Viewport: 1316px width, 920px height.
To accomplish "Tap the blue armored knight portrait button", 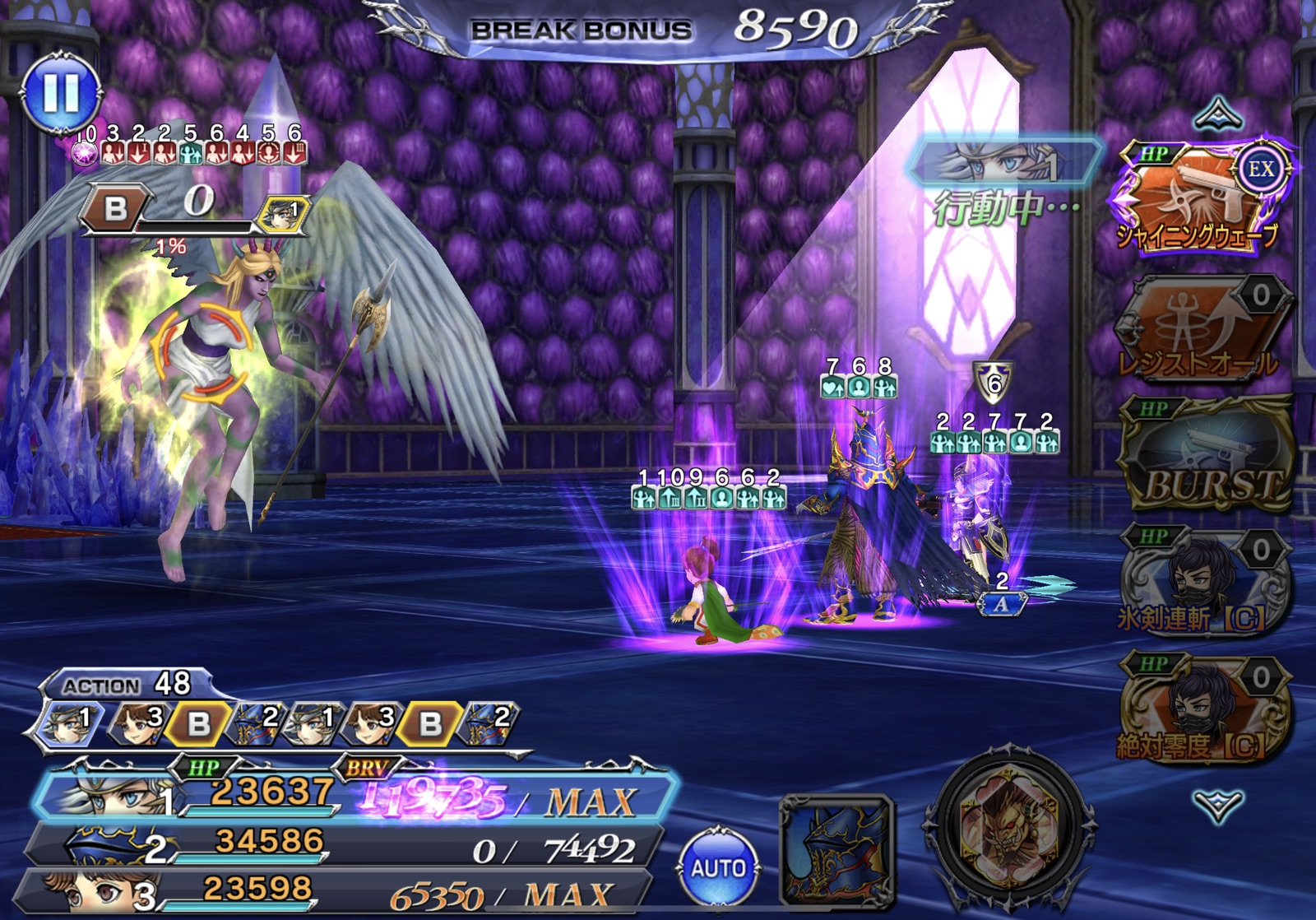I will coord(836,848).
